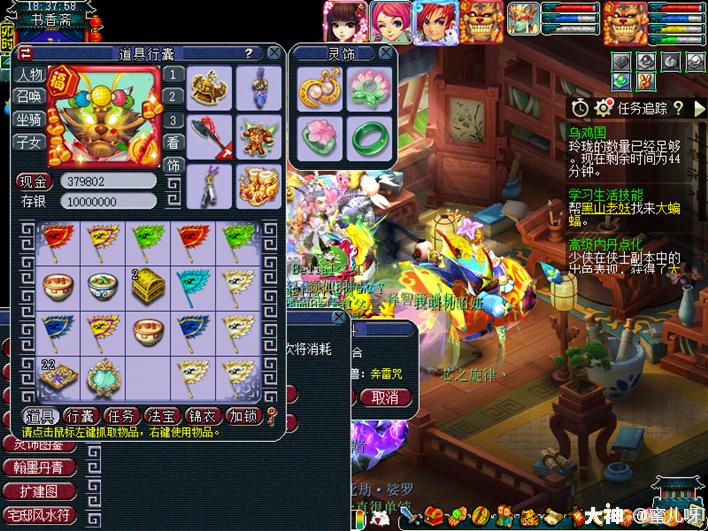The image size is (708, 531).
Task: Open the 召唤 summon tab
Action: pyautogui.click(x=29, y=97)
